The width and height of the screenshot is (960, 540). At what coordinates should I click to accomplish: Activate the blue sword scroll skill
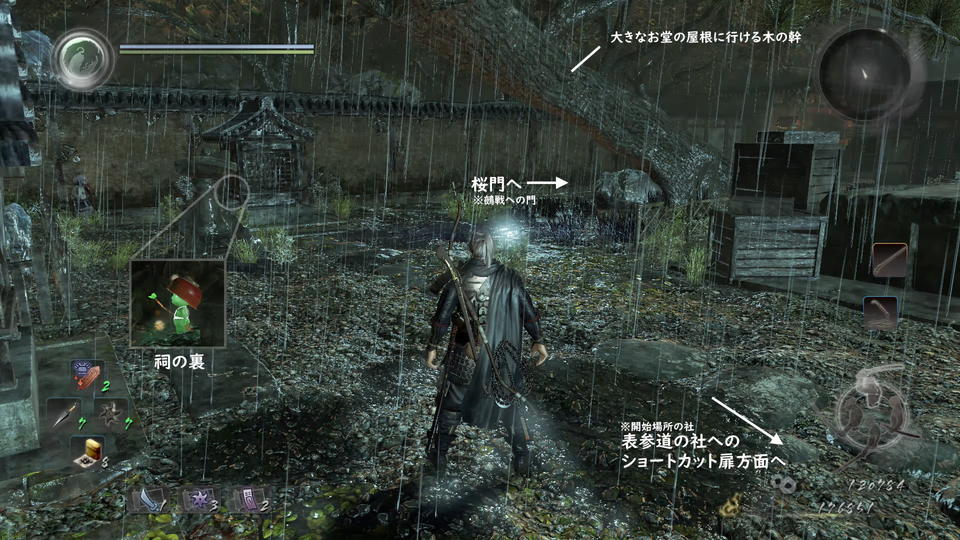click(146, 499)
